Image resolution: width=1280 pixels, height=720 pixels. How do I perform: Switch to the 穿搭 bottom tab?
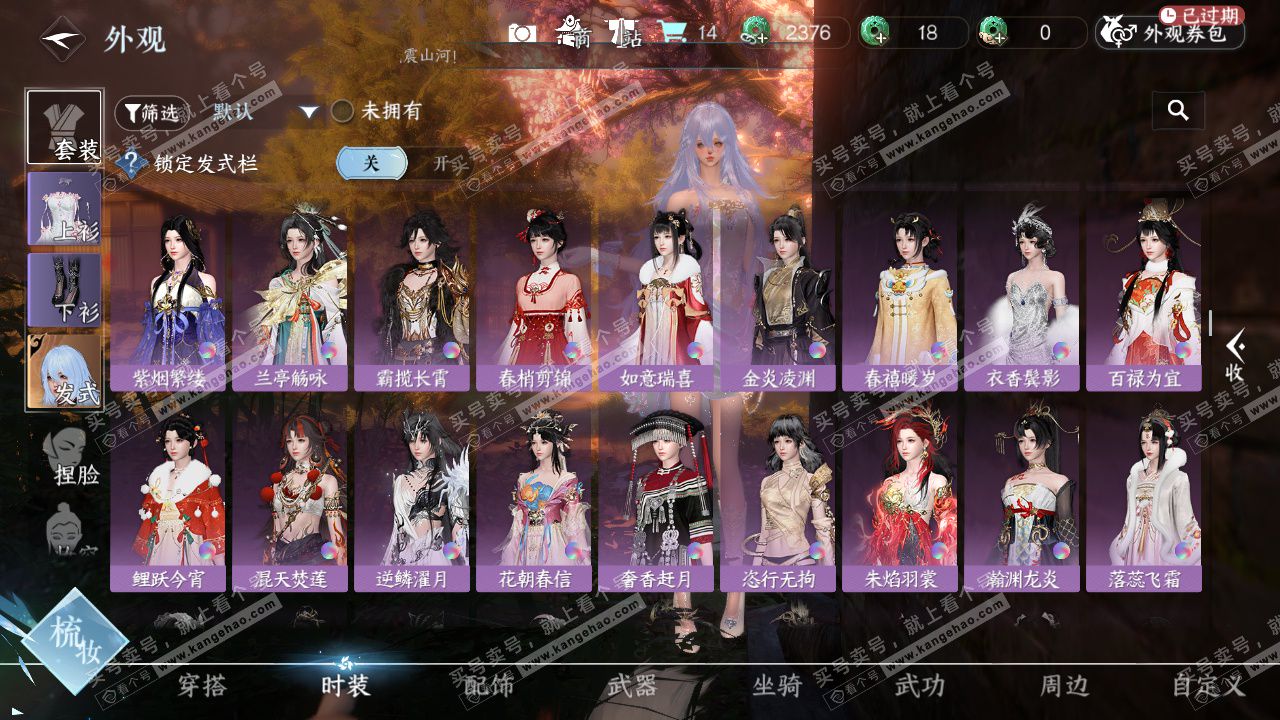pyautogui.click(x=202, y=686)
